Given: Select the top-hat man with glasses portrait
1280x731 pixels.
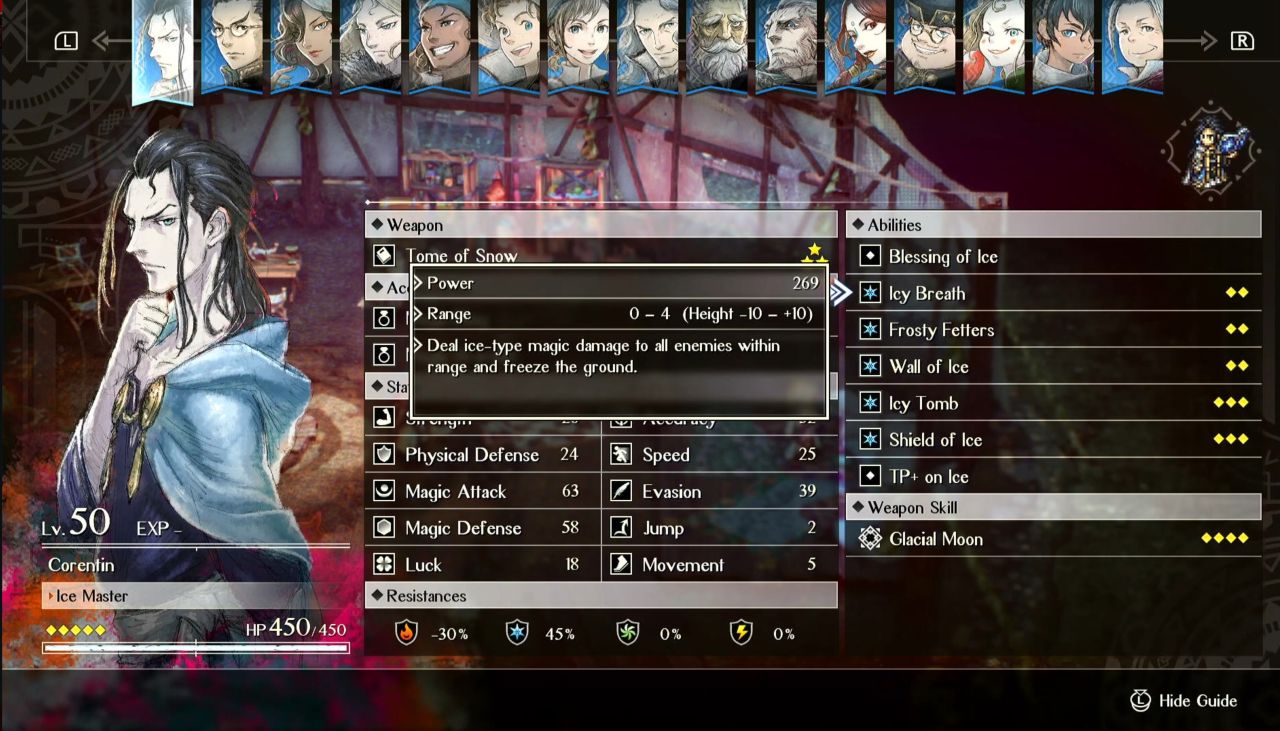Looking at the screenshot, I should tap(924, 46).
